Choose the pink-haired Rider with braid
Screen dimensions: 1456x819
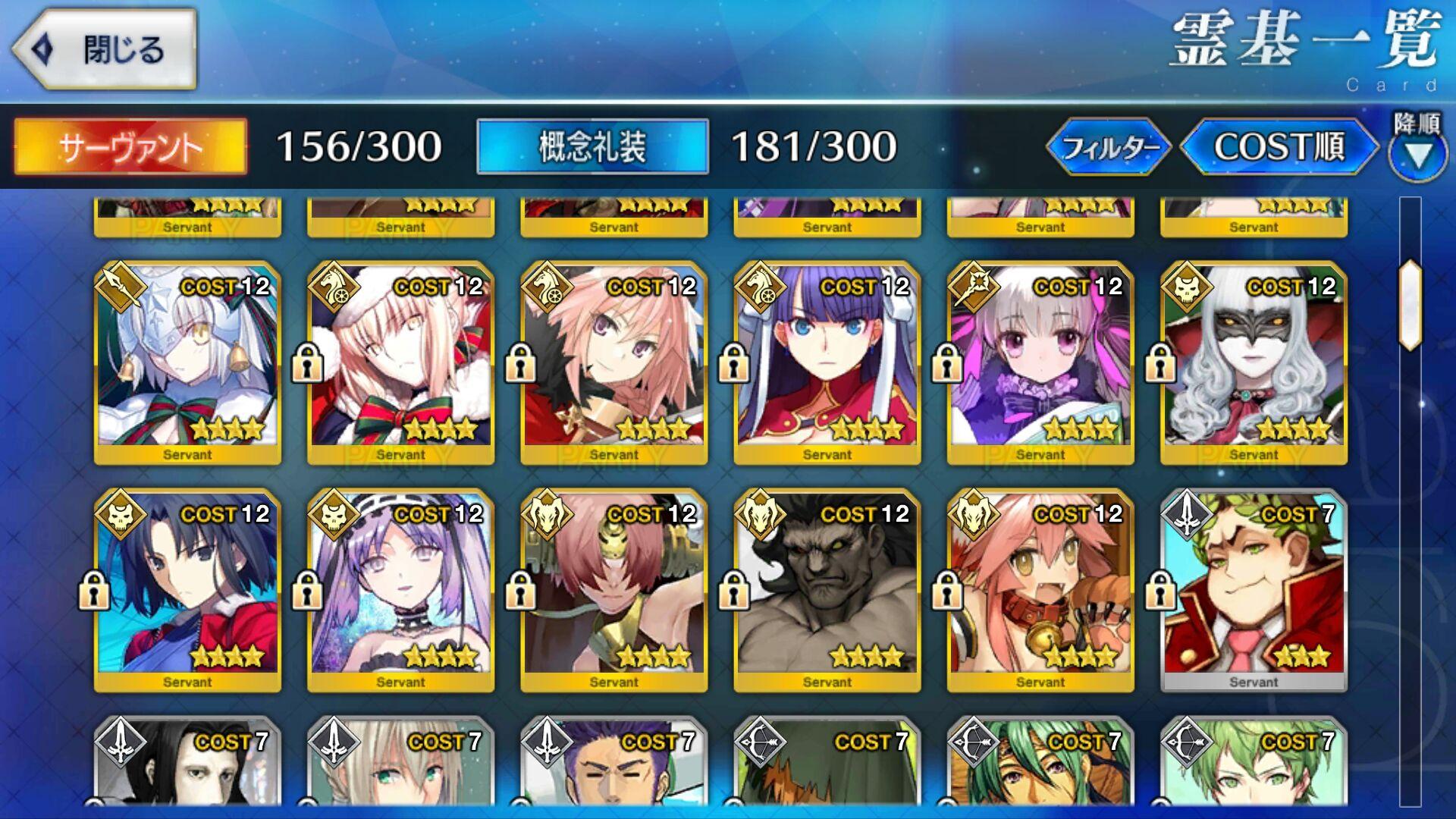click(x=613, y=362)
